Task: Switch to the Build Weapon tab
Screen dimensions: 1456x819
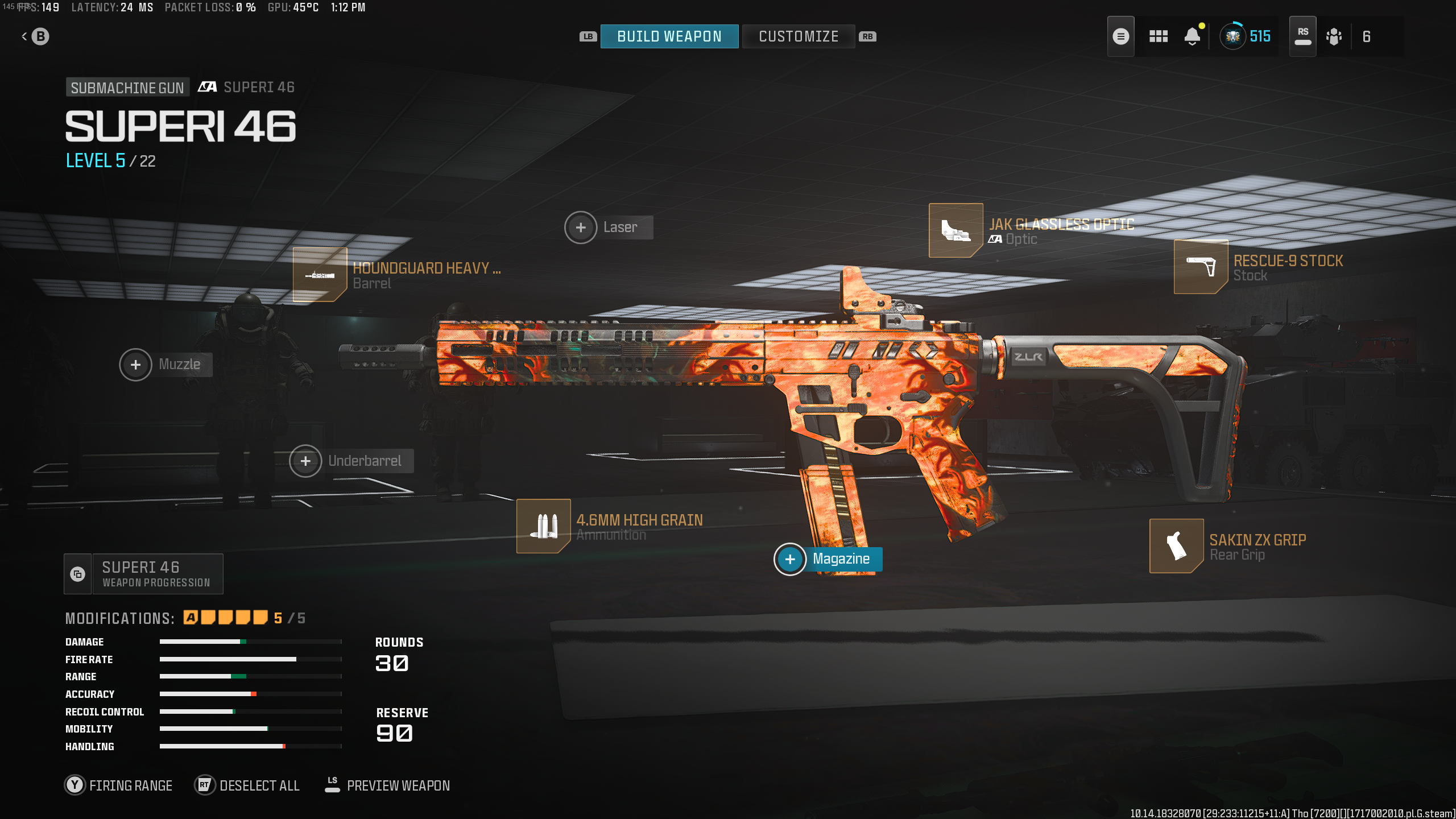Action: click(669, 36)
